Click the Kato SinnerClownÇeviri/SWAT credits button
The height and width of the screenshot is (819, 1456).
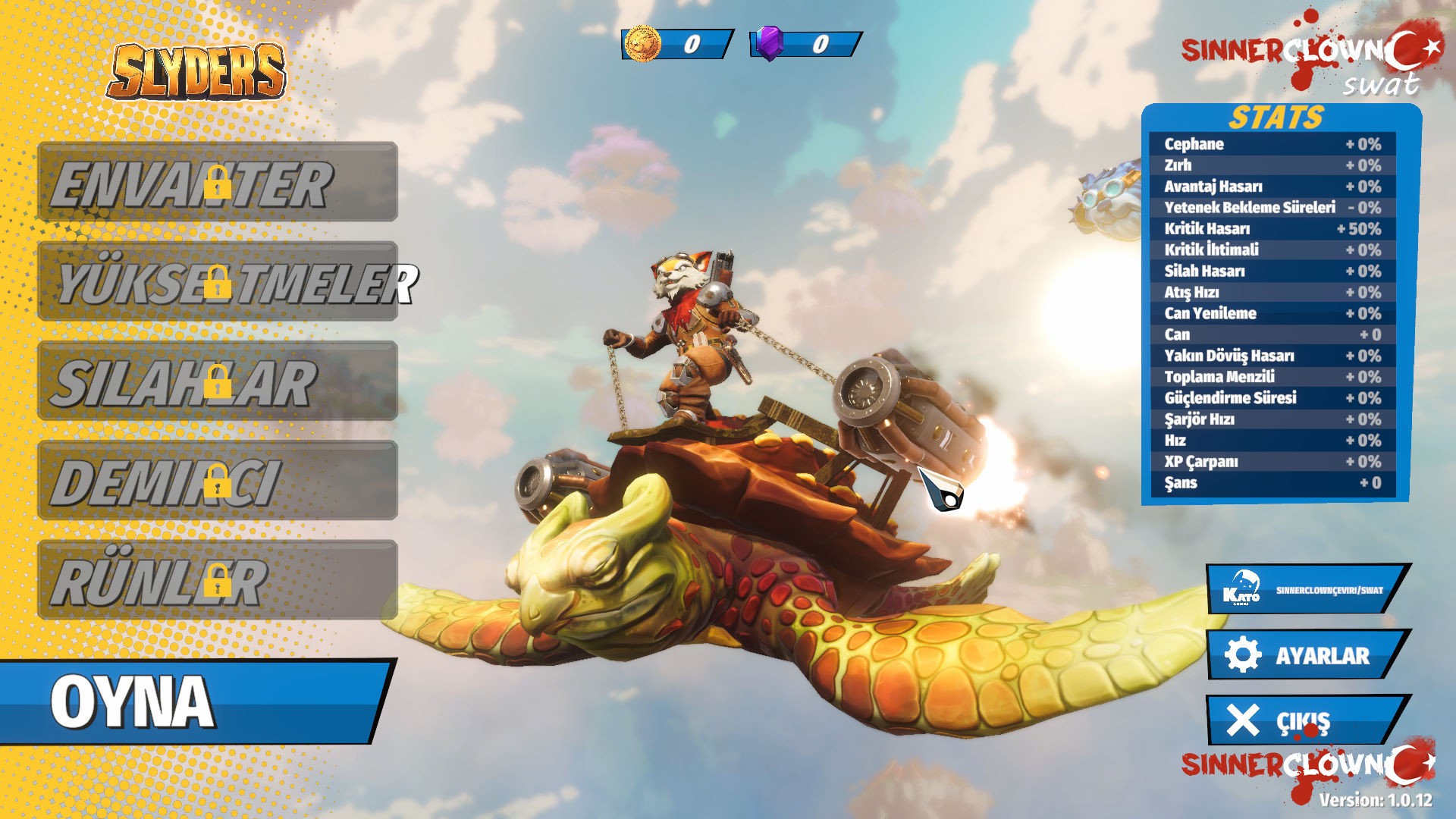pyautogui.click(x=1306, y=589)
